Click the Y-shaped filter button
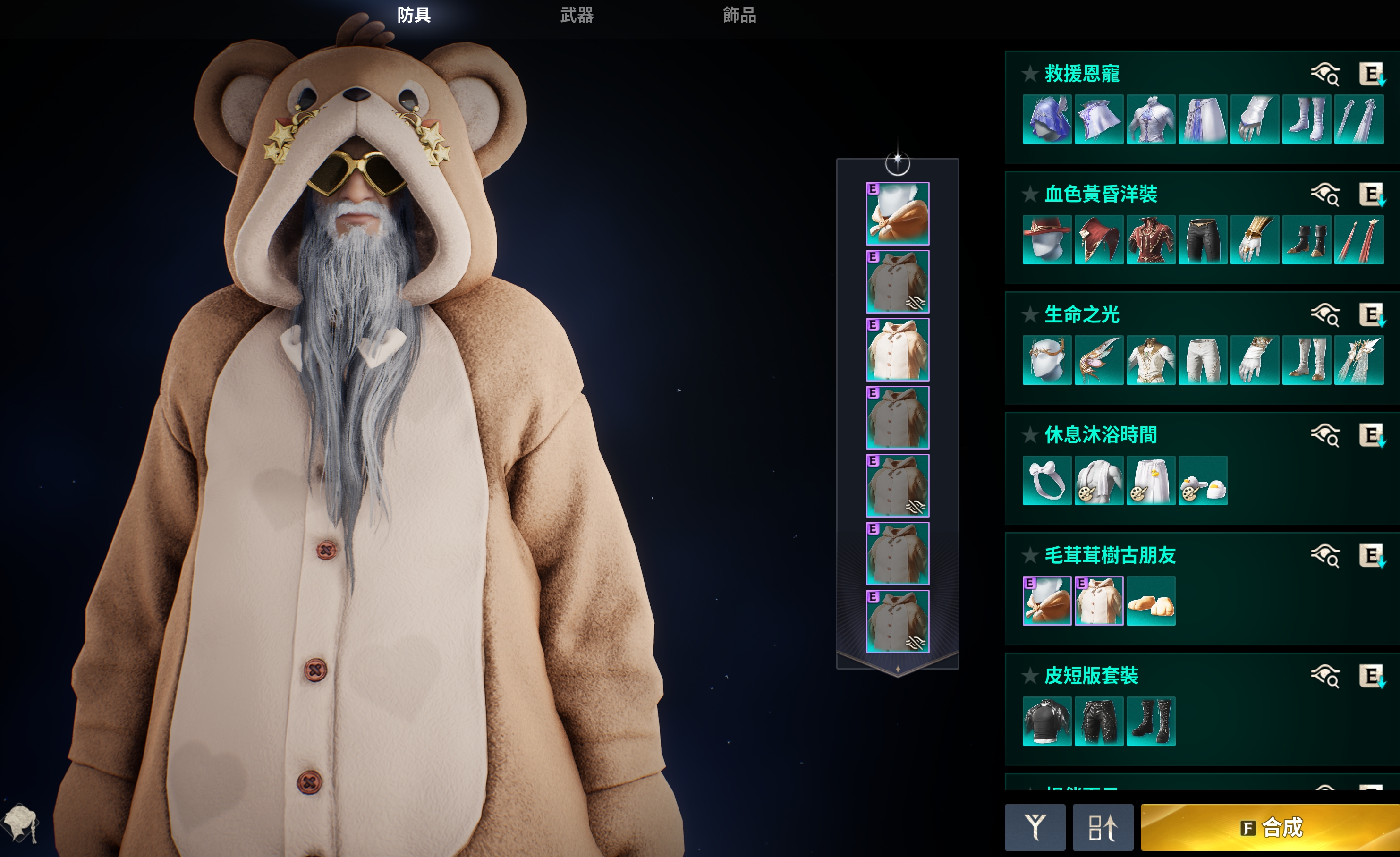The width and height of the screenshot is (1400, 857). [1035, 827]
